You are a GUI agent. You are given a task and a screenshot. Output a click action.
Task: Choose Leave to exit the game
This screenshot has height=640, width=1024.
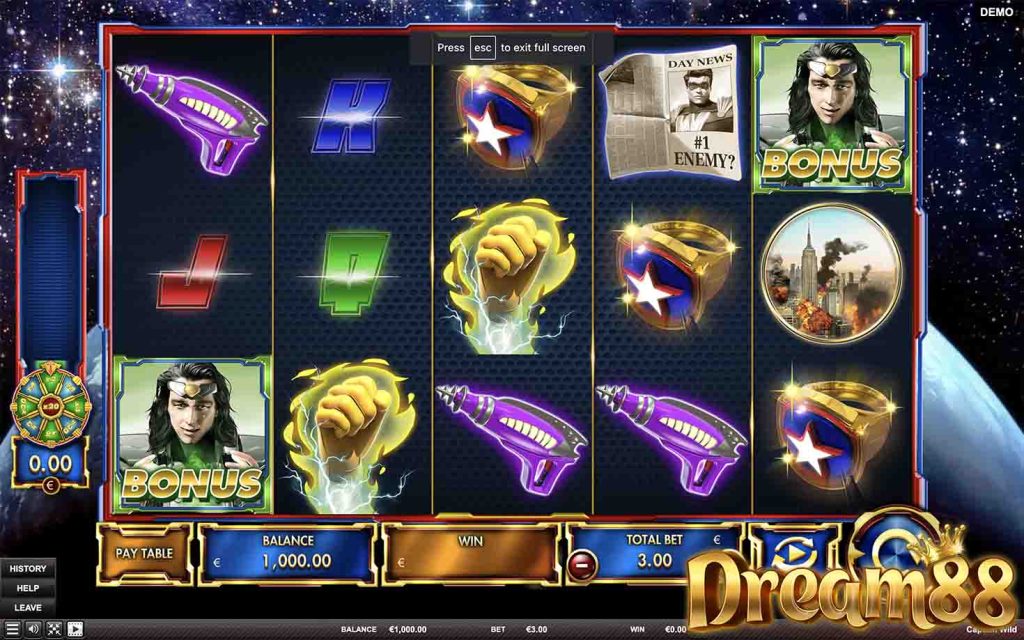28,607
